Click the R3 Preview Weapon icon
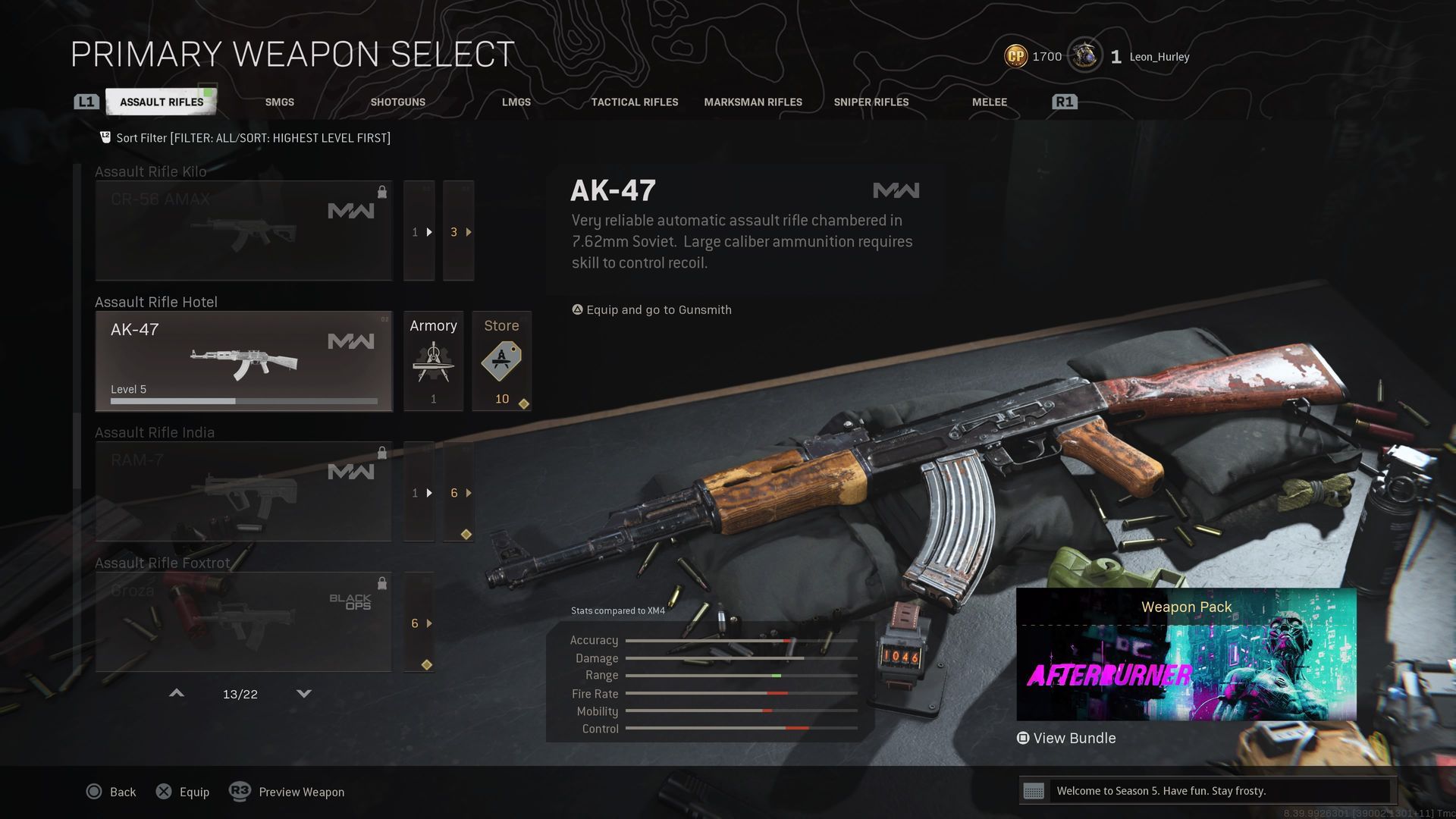Image resolution: width=1456 pixels, height=819 pixels. (x=240, y=792)
